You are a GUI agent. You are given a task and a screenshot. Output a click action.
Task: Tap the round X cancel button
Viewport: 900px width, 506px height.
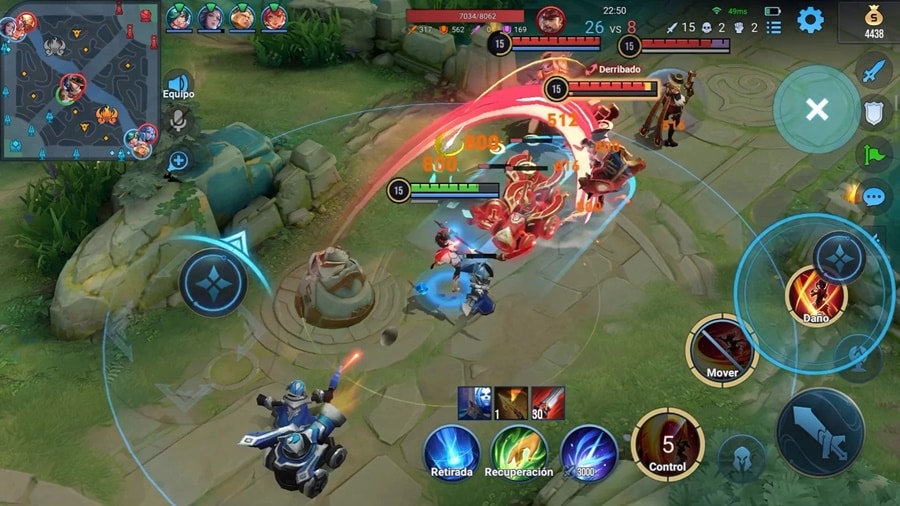816,109
